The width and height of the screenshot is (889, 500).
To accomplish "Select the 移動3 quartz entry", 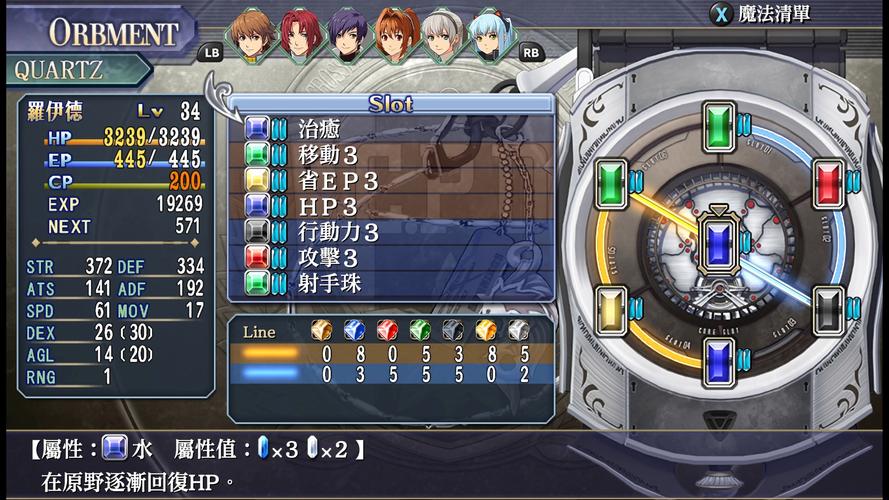I will click(390, 154).
